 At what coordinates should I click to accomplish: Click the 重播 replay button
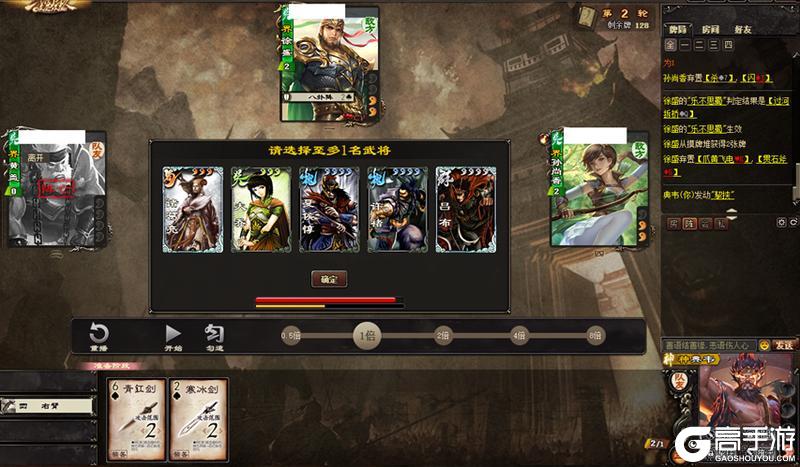coord(99,337)
